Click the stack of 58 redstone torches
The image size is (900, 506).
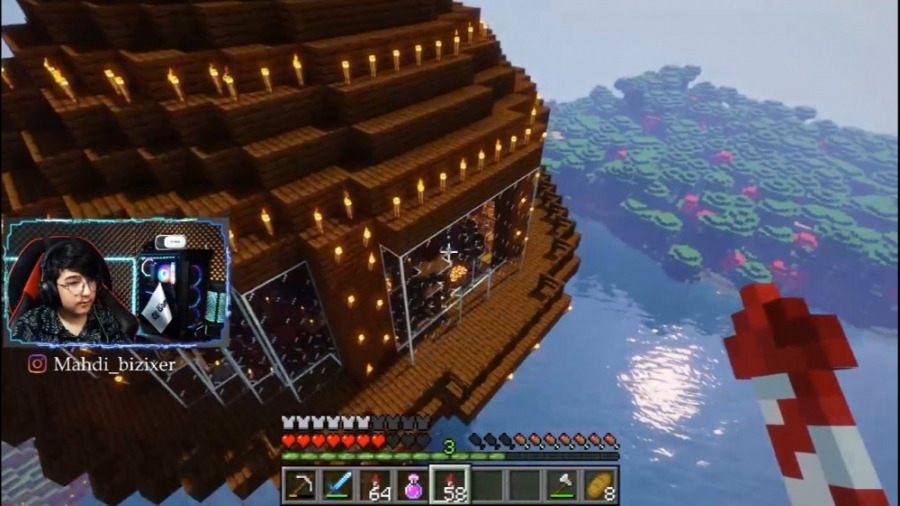[x=450, y=485]
